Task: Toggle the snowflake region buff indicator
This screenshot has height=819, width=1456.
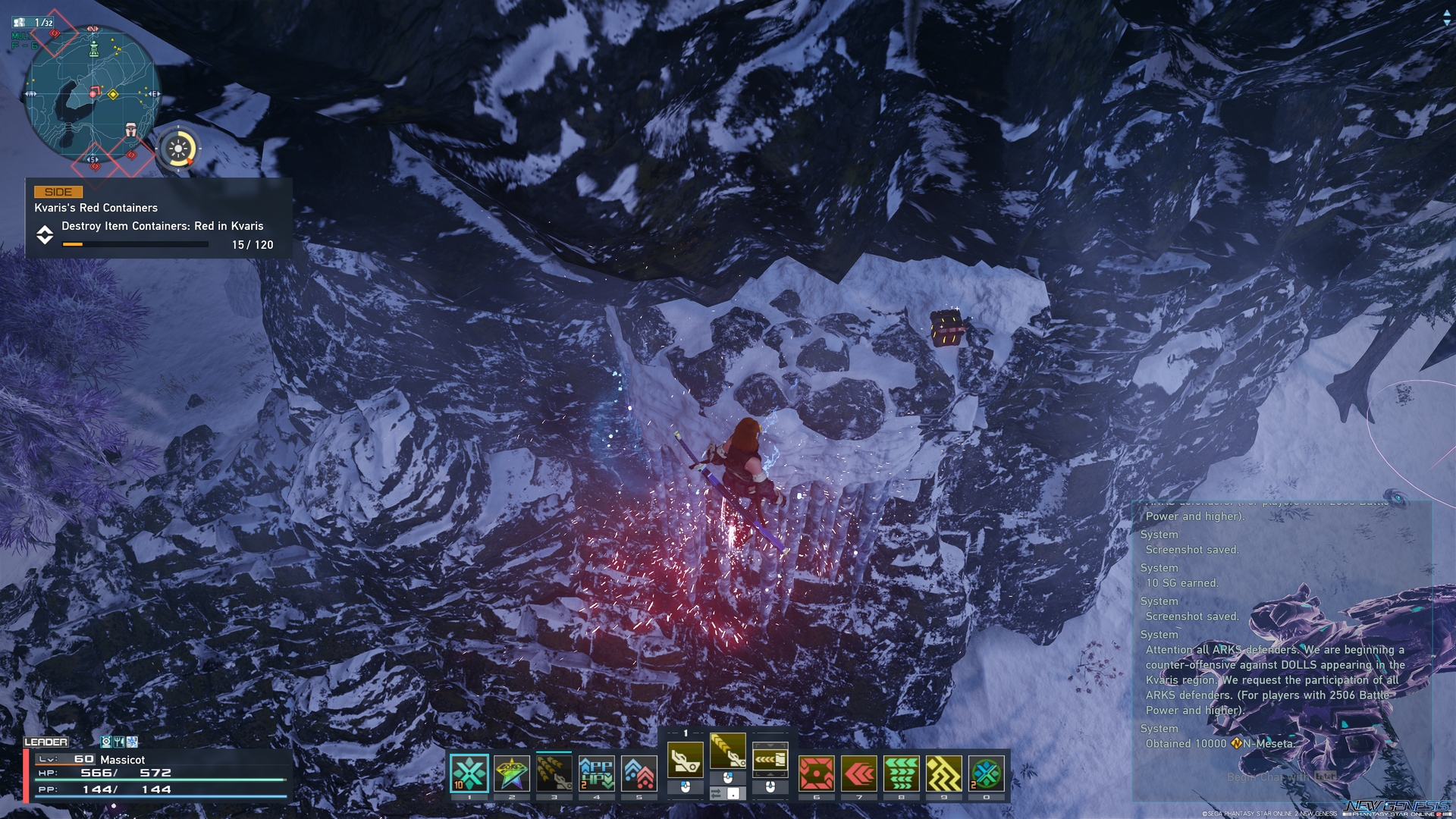Action: [x=132, y=742]
